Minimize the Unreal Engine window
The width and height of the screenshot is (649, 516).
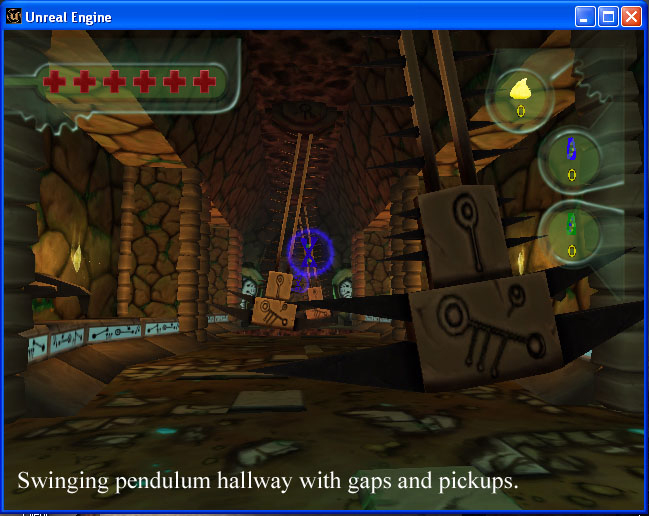tap(586, 17)
